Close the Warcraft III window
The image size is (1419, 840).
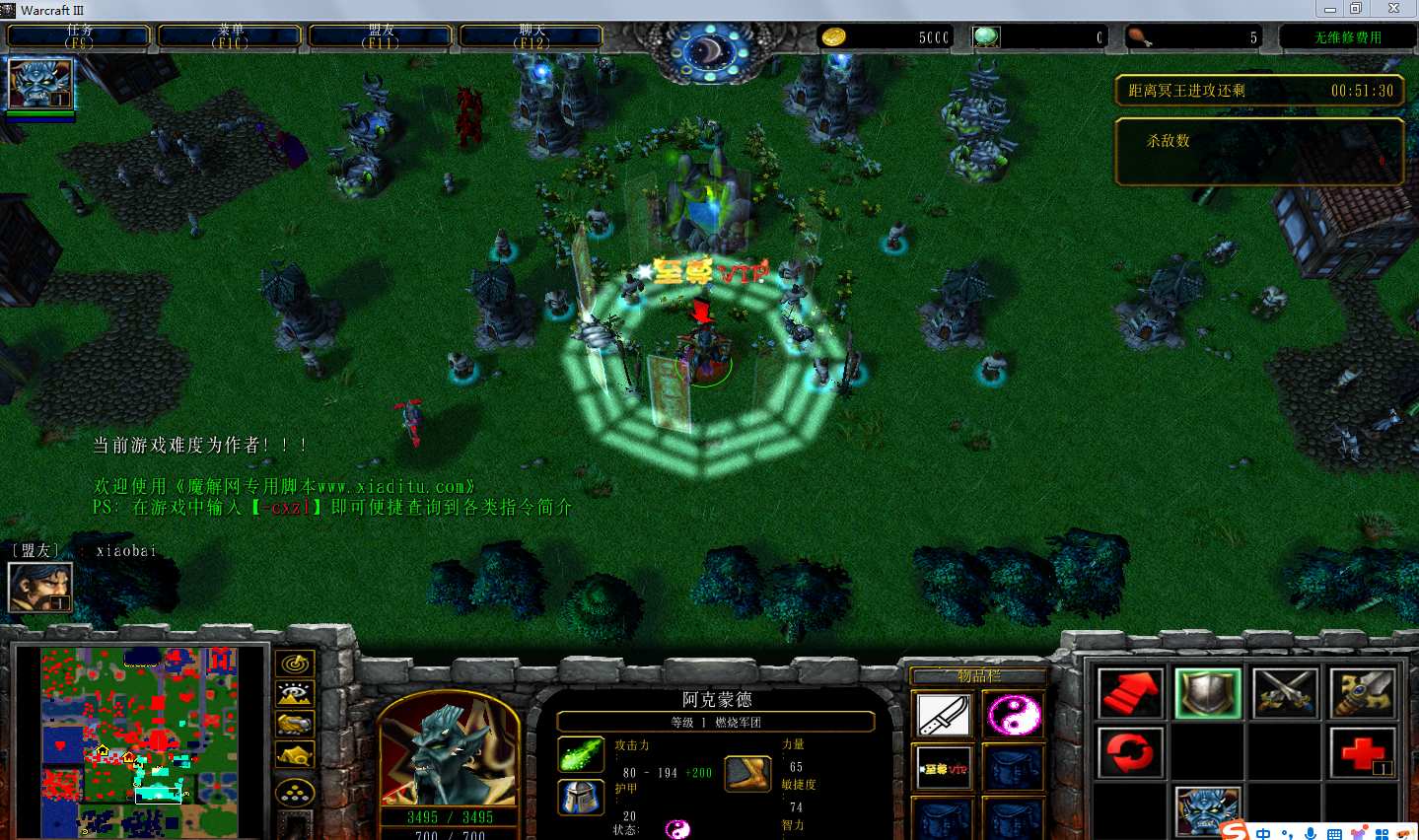pos(1393,9)
